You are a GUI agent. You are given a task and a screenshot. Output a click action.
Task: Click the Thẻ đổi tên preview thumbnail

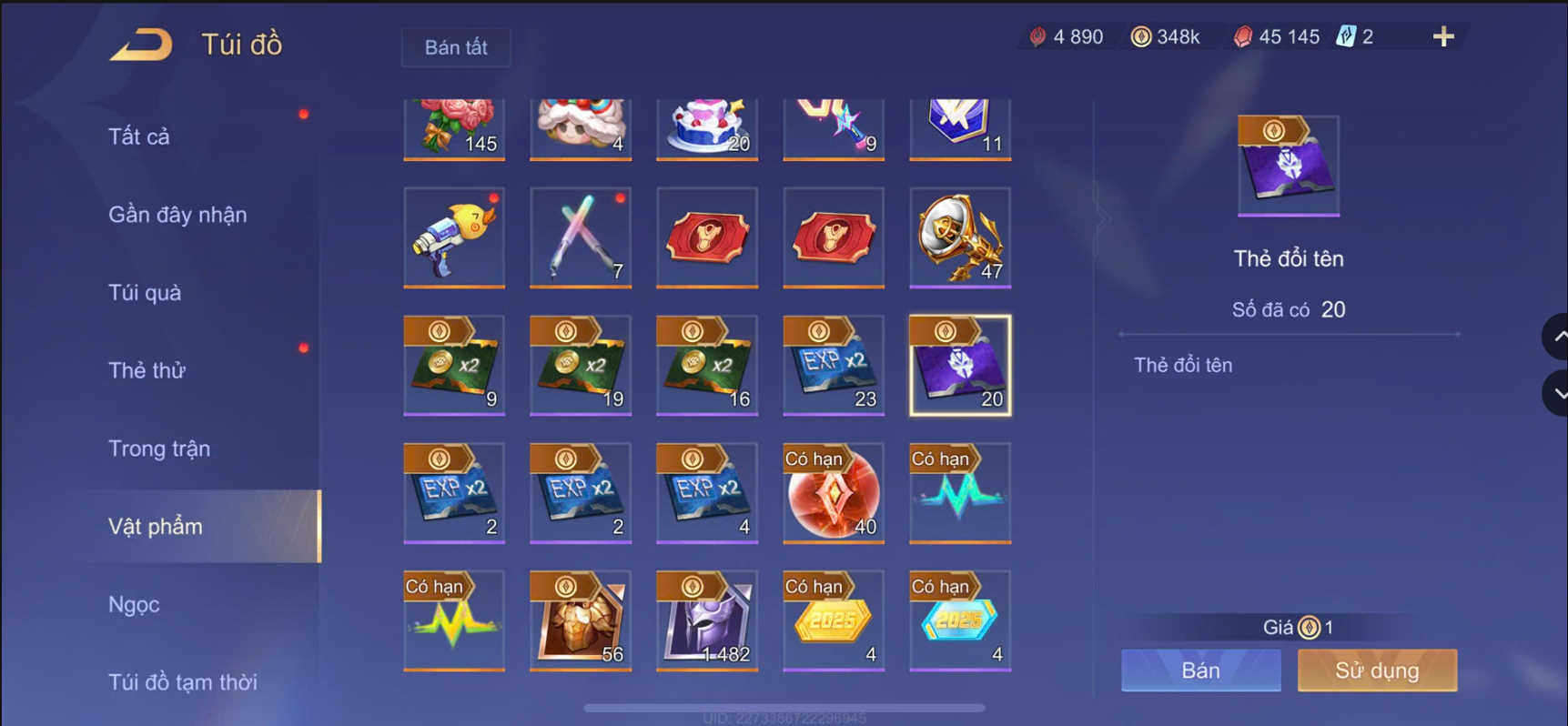1288,164
